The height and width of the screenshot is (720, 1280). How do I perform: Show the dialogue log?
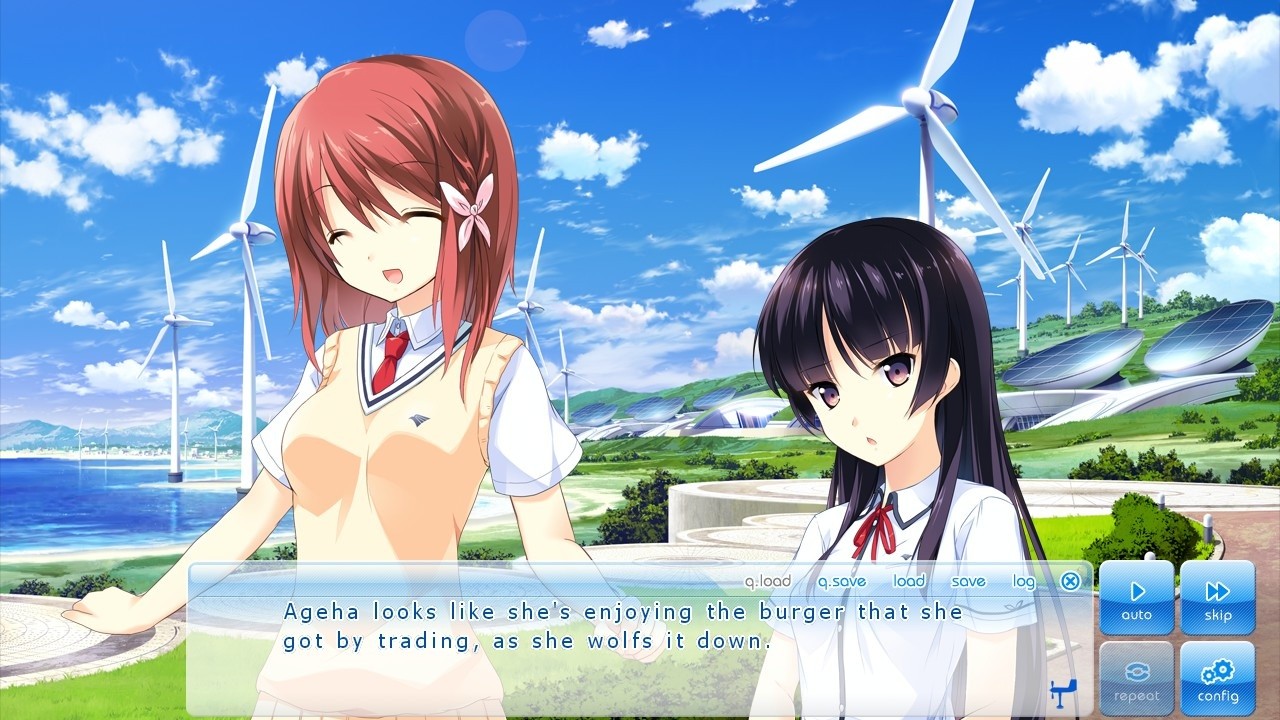tap(1024, 581)
